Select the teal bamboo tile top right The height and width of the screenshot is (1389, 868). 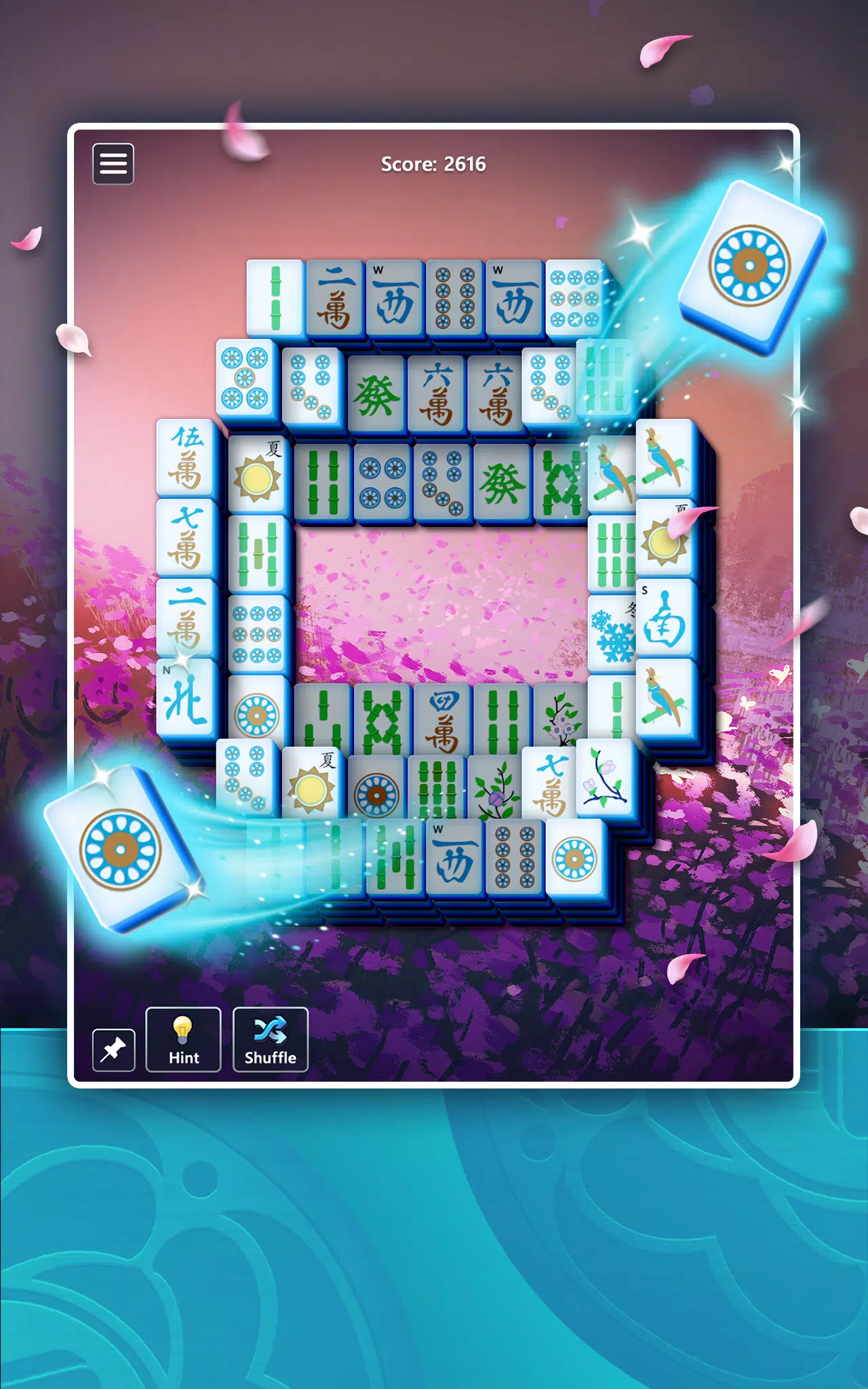pyautogui.click(x=604, y=381)
